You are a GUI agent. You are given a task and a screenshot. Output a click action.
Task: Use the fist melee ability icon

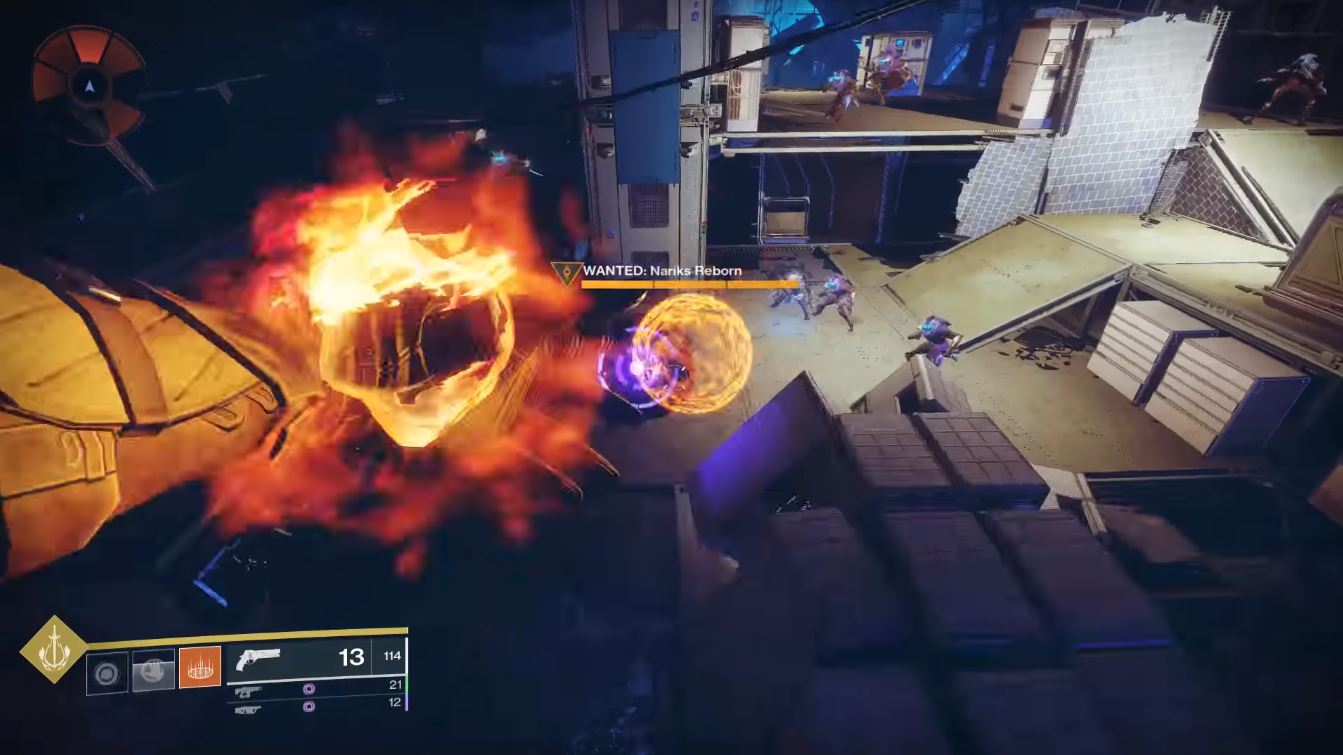point(154,670)
